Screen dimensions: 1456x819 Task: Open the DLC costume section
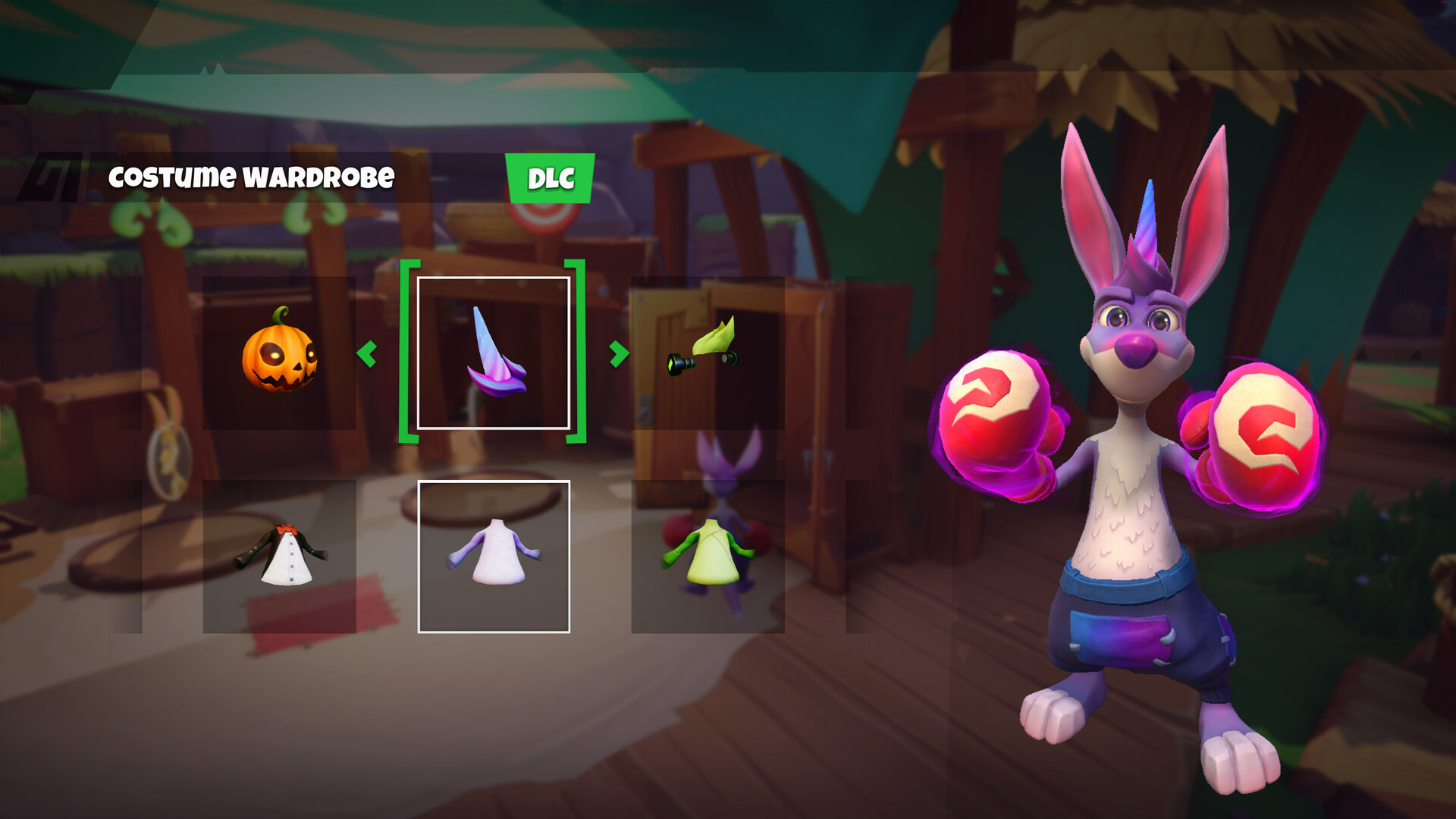click(550, 180)
